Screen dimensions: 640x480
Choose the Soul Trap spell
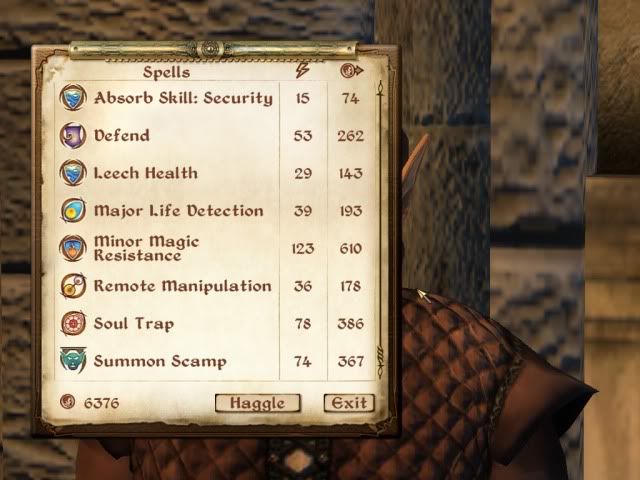(133, 324)
